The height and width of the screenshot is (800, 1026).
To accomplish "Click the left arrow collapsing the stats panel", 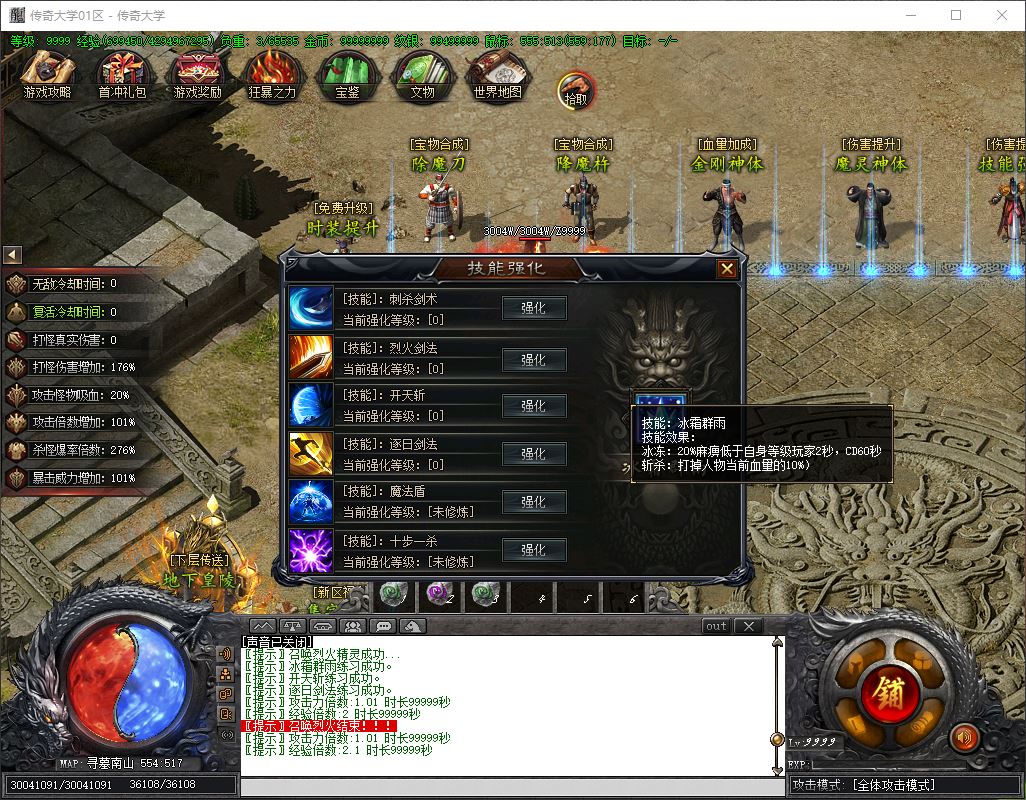I will (x=13, y=255).
